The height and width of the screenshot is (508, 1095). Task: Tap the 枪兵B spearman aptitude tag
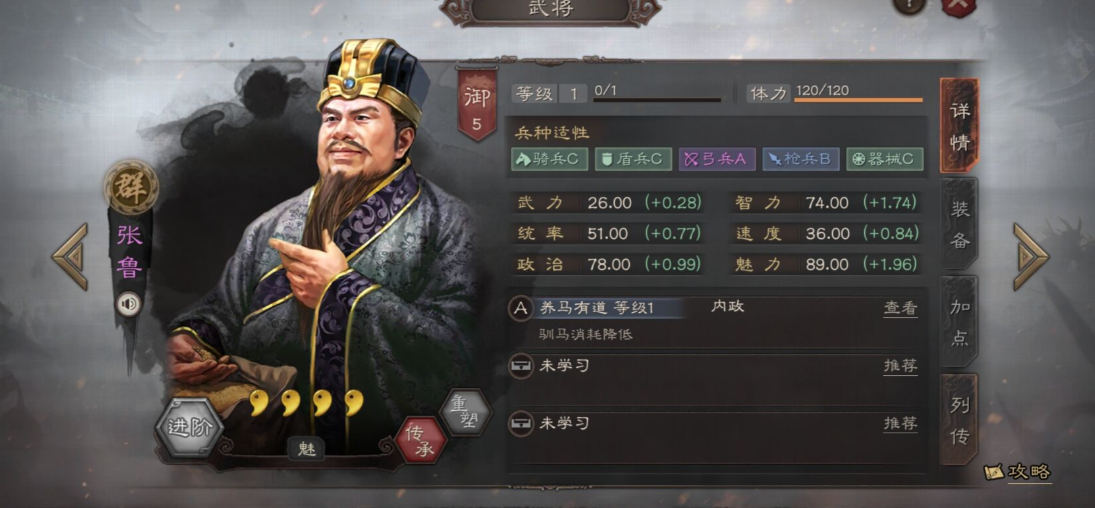(800, 159)
